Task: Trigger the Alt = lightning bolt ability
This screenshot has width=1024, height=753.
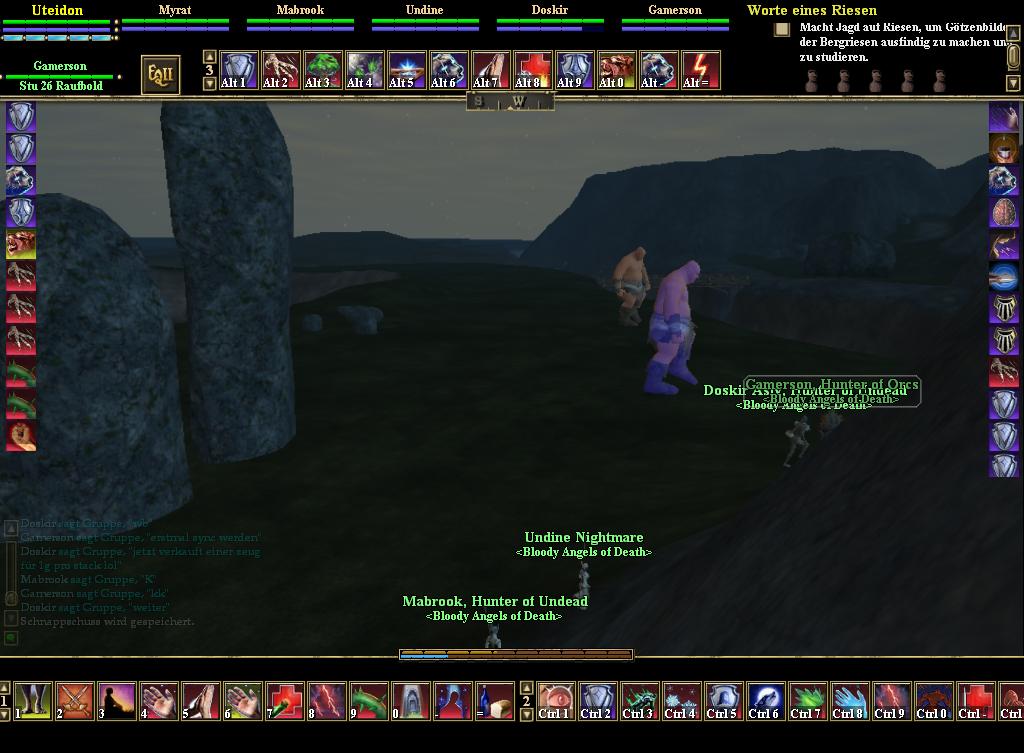Action: pyautogui.click(x=701, y=70)
